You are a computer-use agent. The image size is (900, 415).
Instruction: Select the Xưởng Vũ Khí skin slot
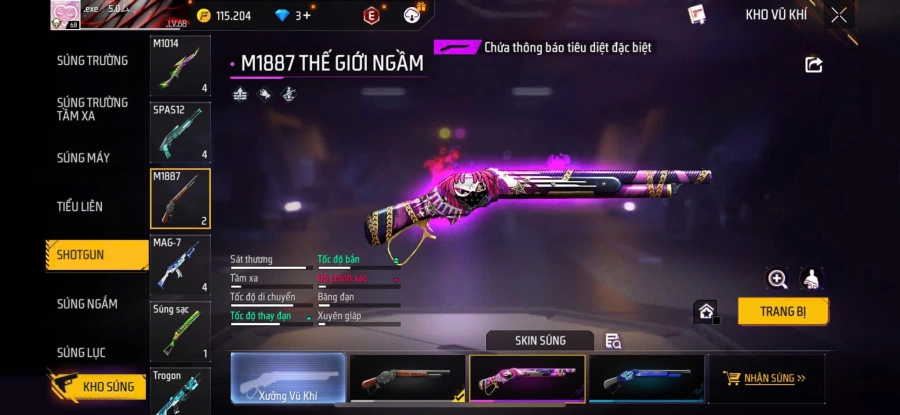coord(288,378)
